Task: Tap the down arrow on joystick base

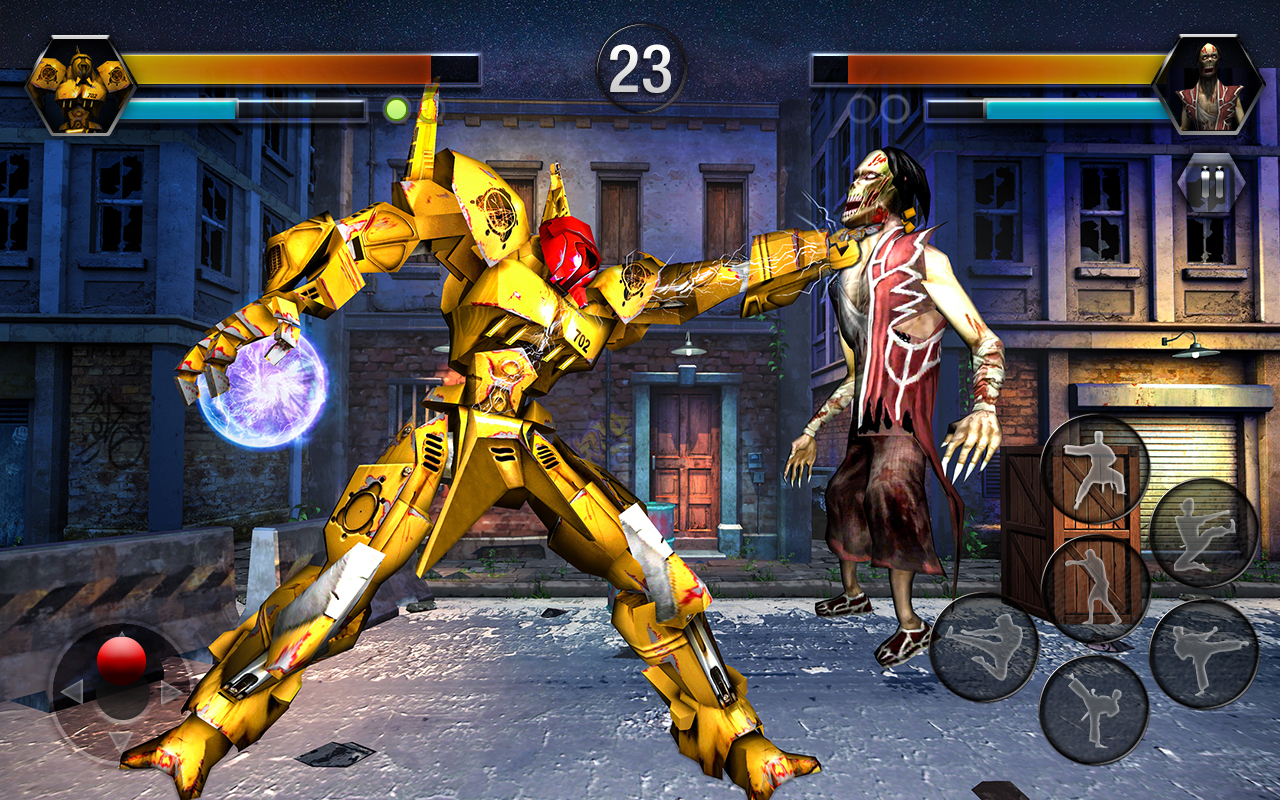Action: pos(118,740)
